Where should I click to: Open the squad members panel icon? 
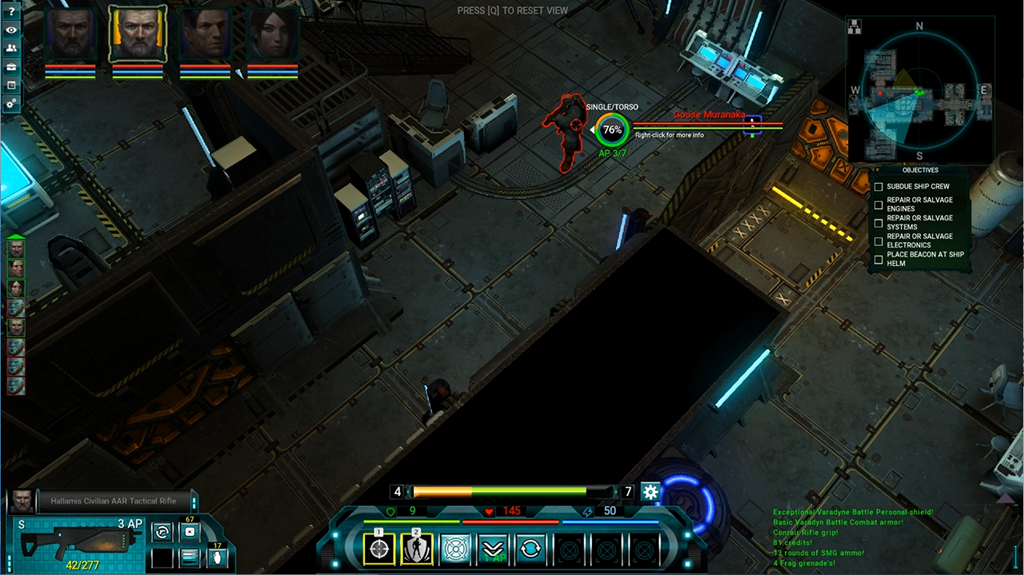12,48
